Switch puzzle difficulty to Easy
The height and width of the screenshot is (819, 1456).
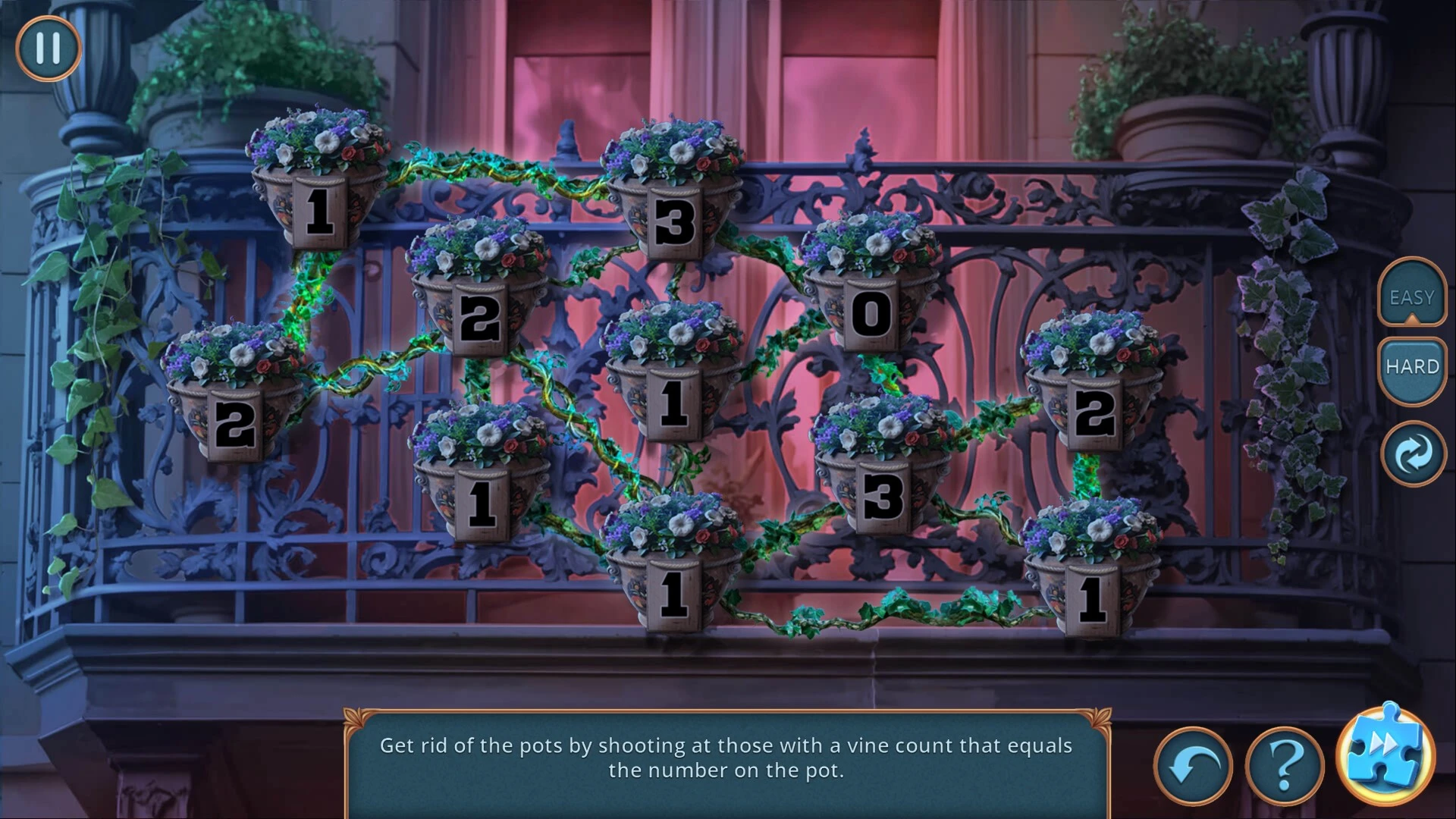coord(1411,297)
